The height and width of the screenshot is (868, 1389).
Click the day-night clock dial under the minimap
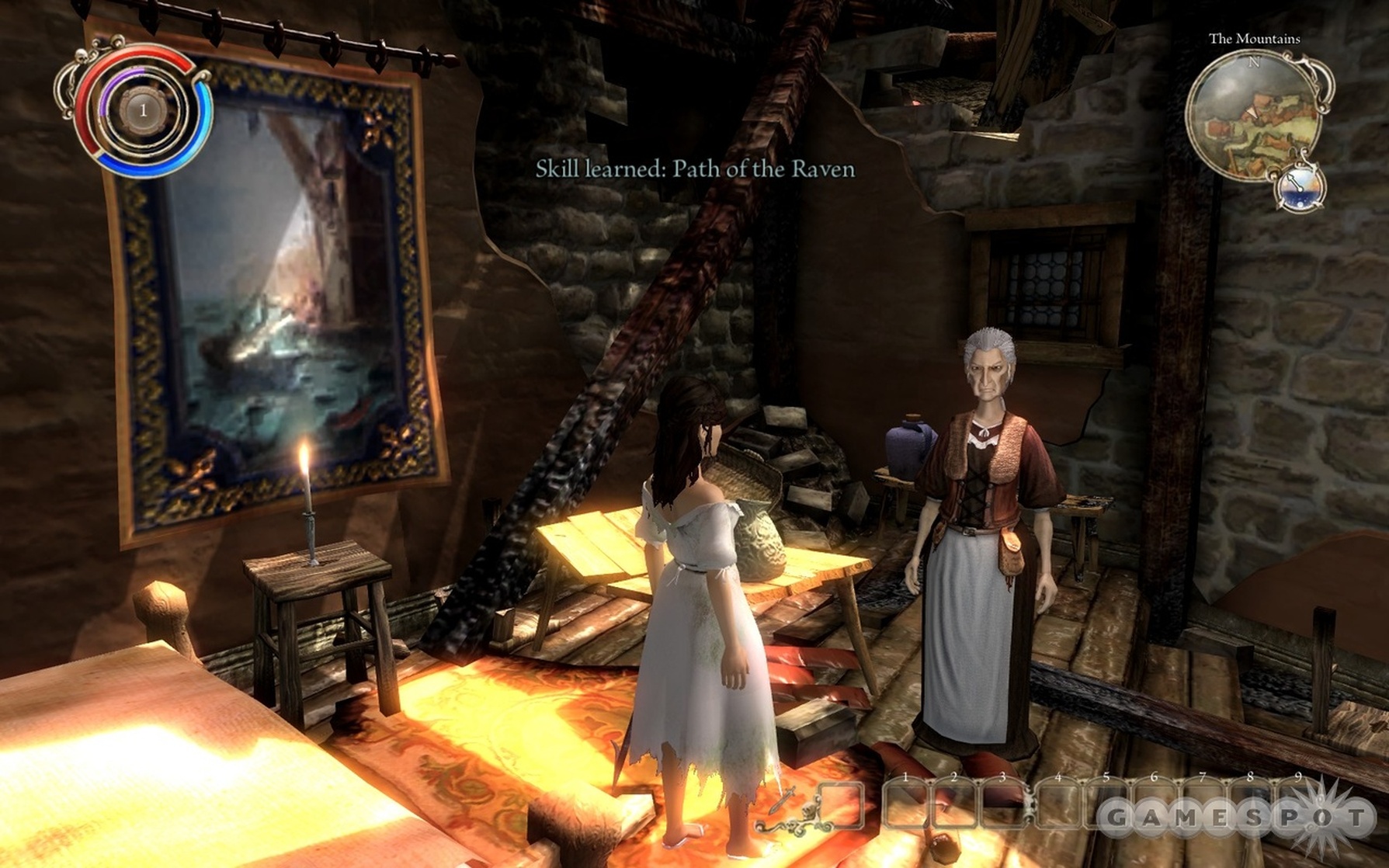1299,187
